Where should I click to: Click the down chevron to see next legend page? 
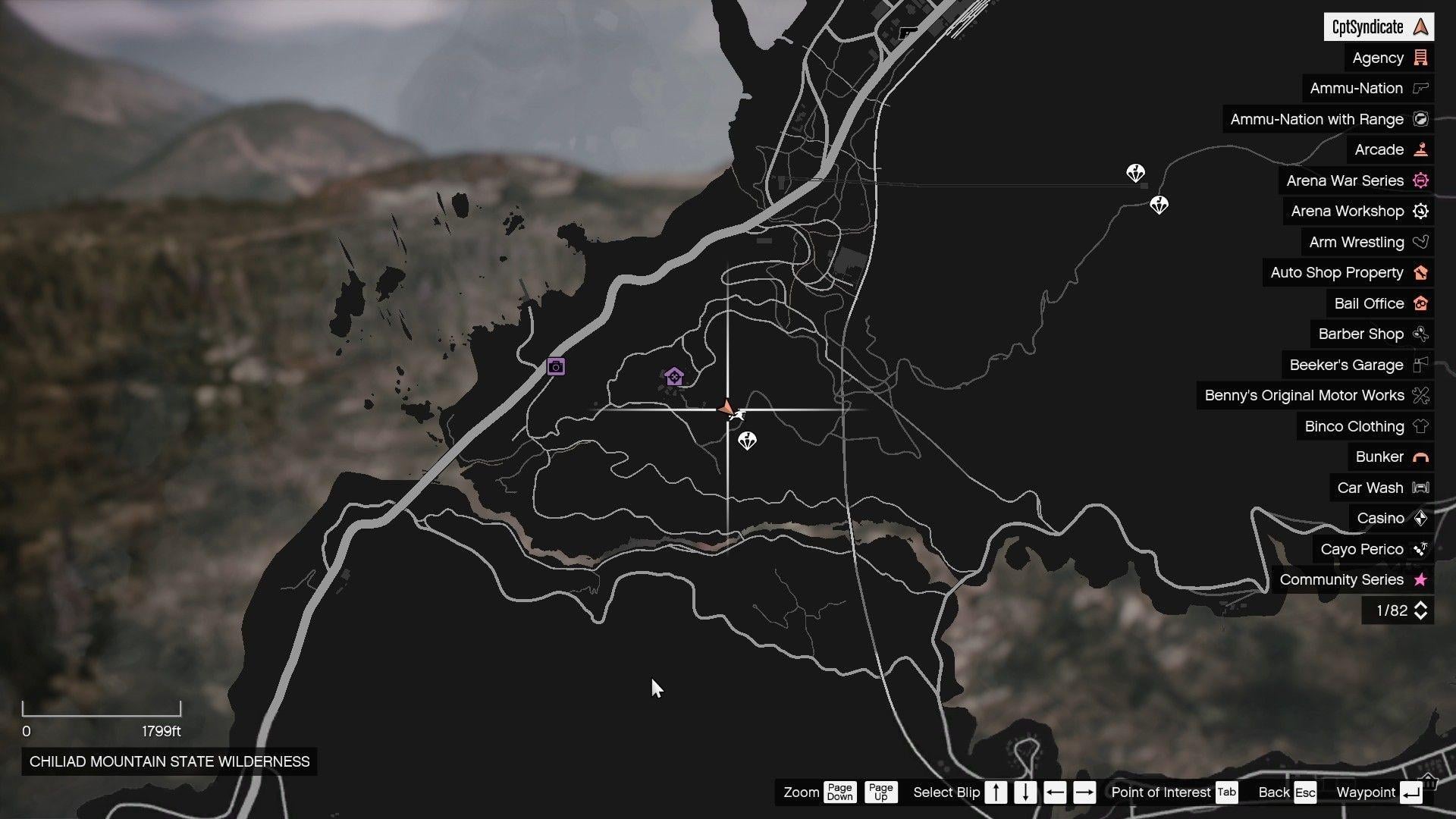[1420, 615]
